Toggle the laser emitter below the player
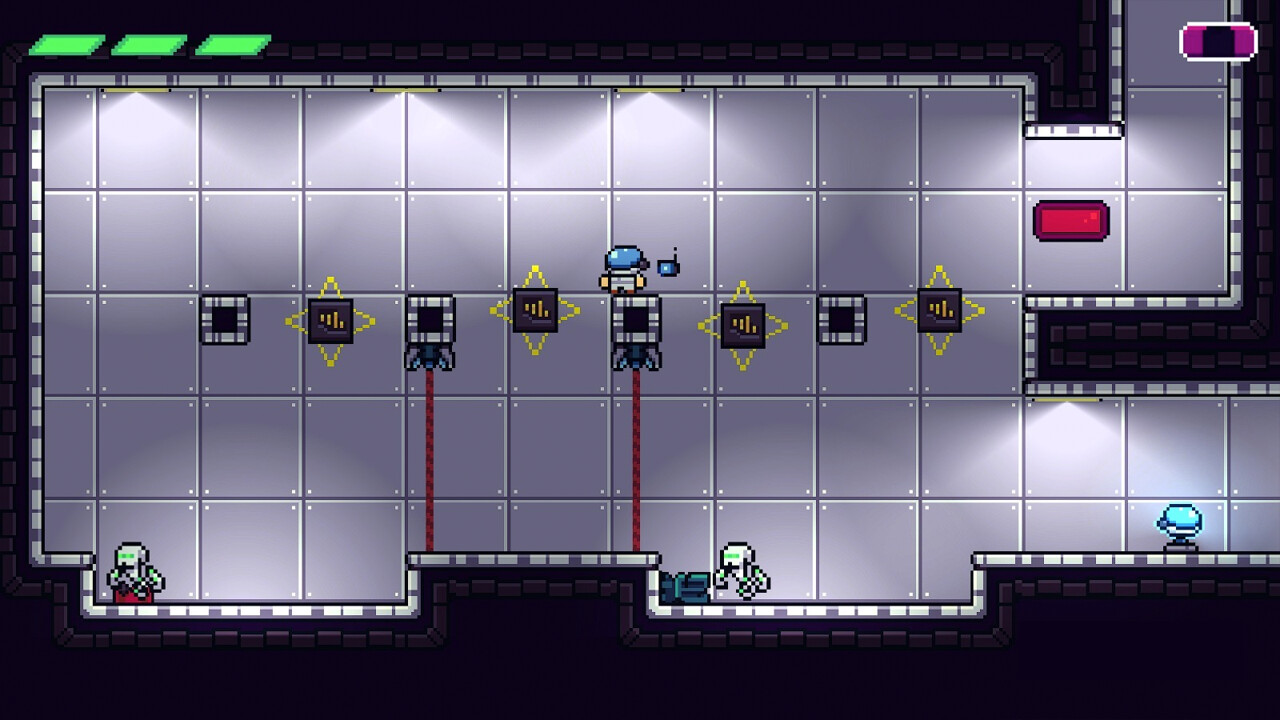1280x720 pixels. point(635,355)
